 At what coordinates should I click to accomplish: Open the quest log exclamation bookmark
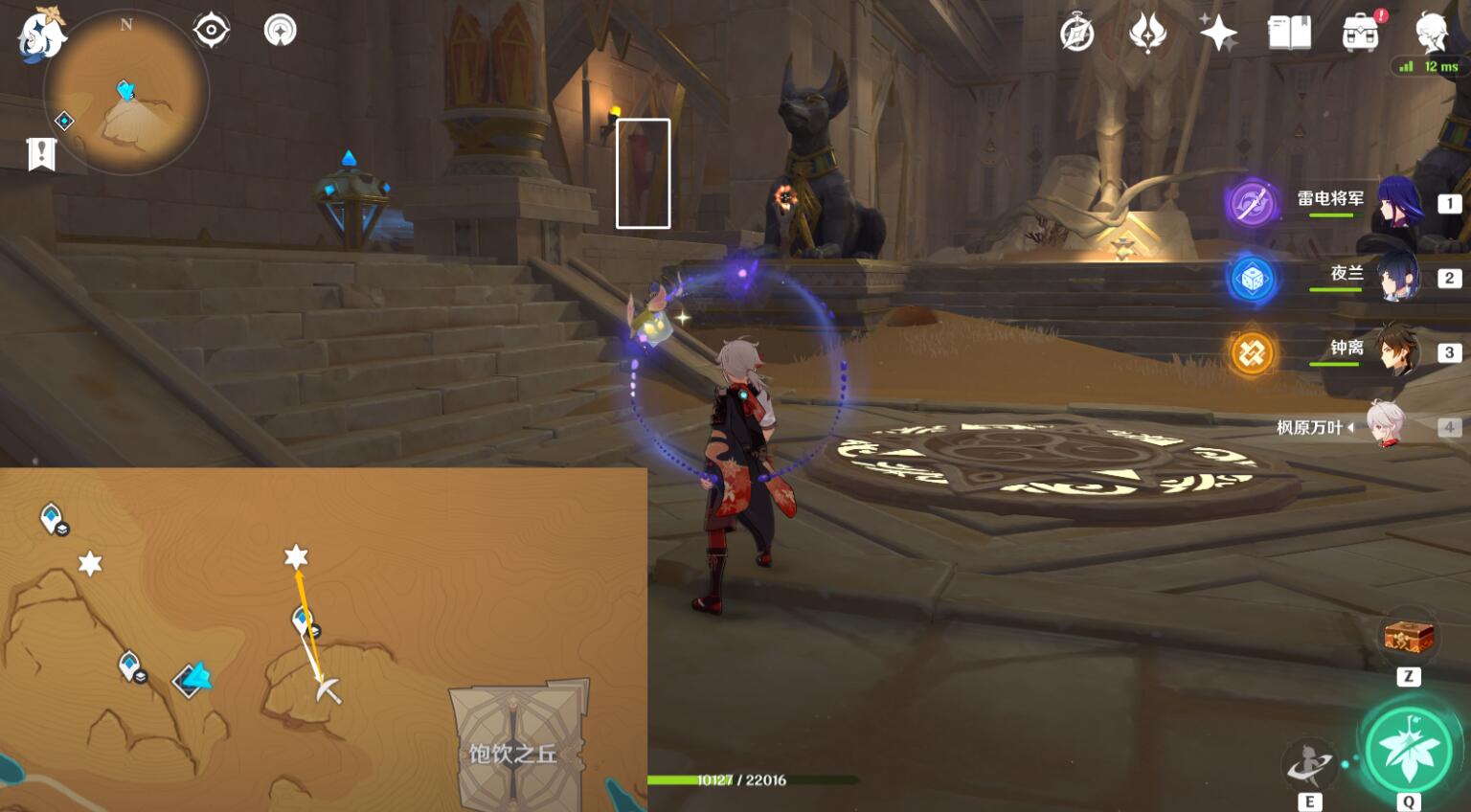[41, 153]
